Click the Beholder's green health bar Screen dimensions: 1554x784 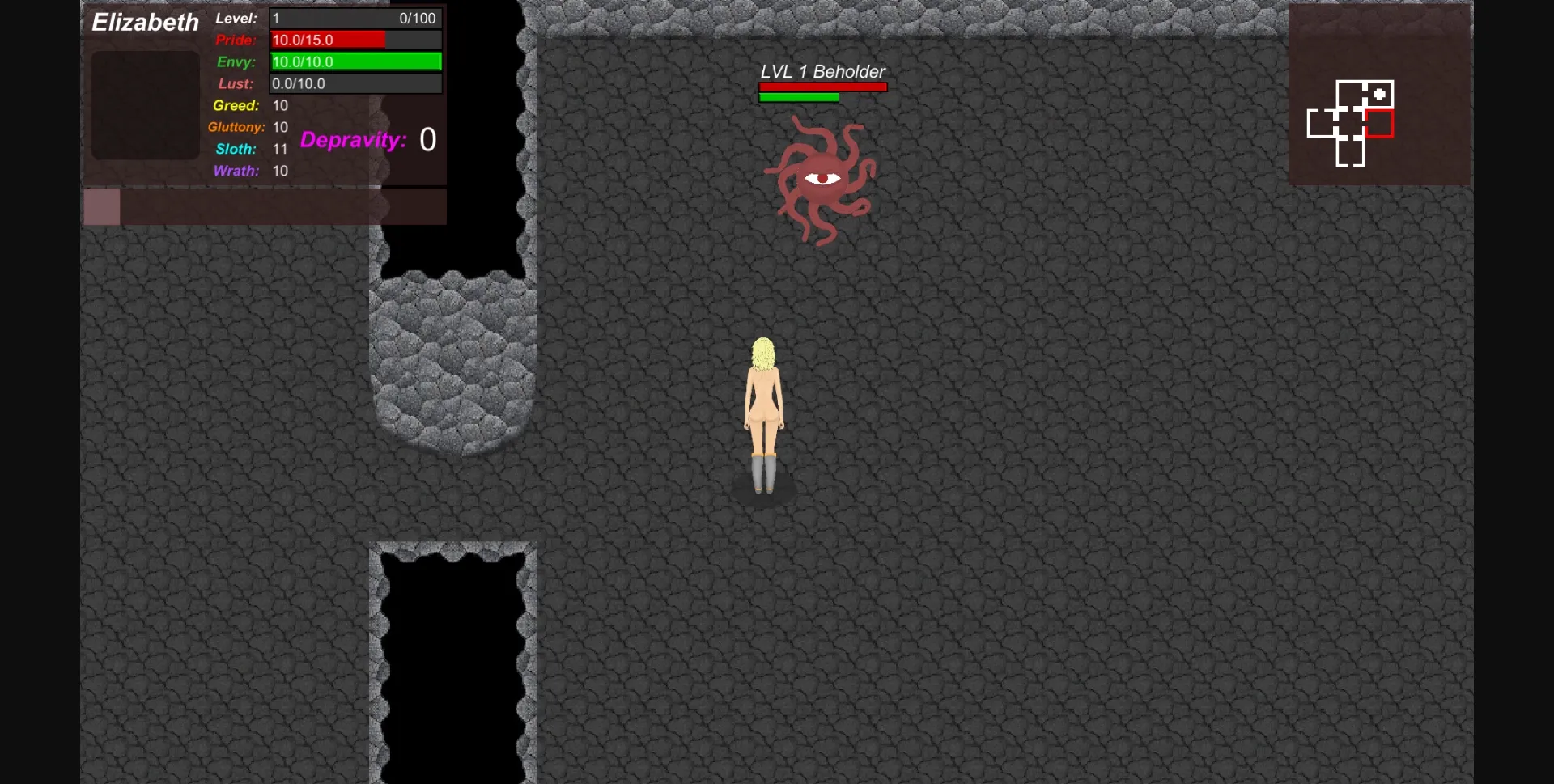pos(799,95)
